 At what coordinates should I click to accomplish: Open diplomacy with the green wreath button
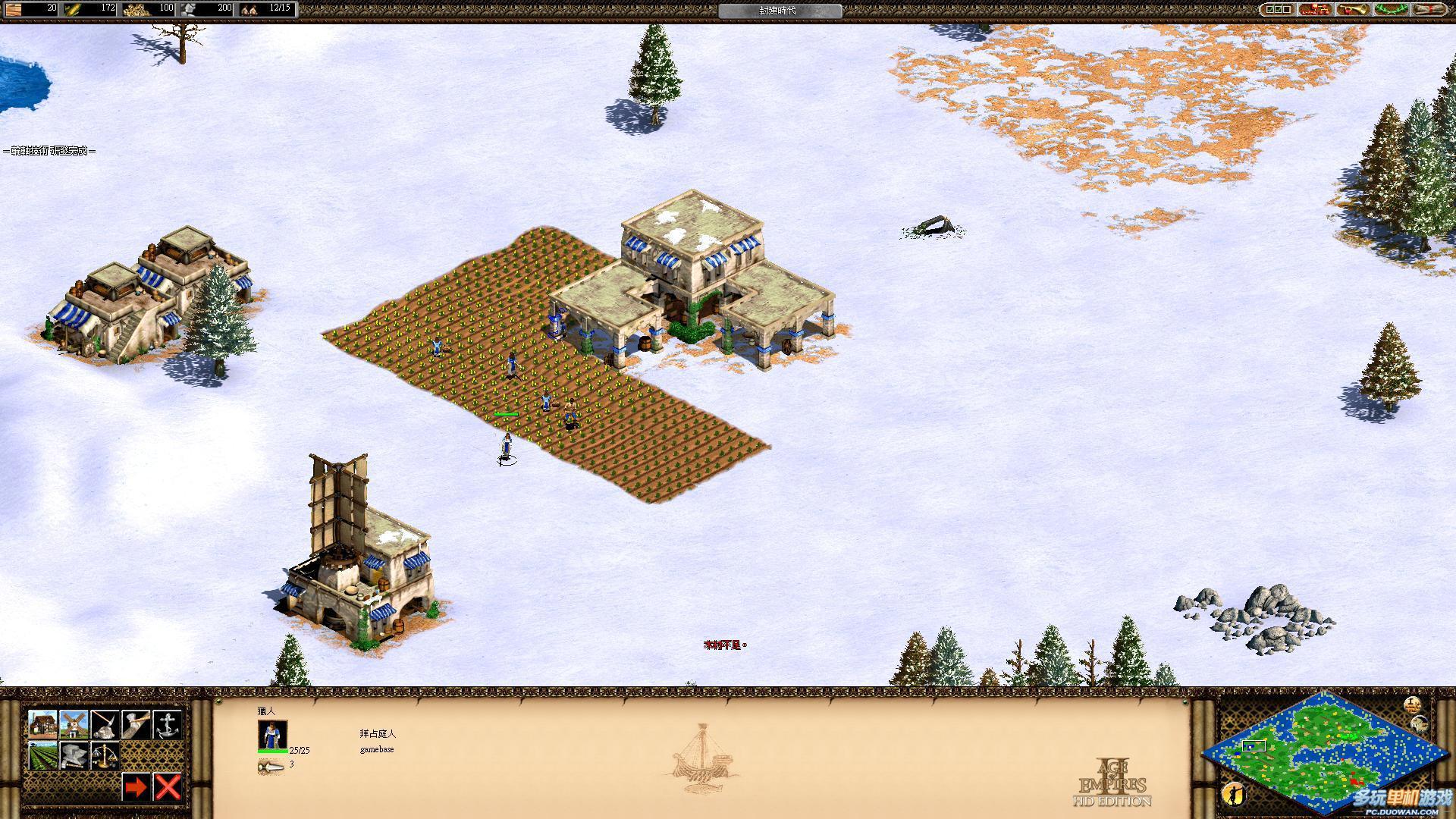[x=1391, y=9]
